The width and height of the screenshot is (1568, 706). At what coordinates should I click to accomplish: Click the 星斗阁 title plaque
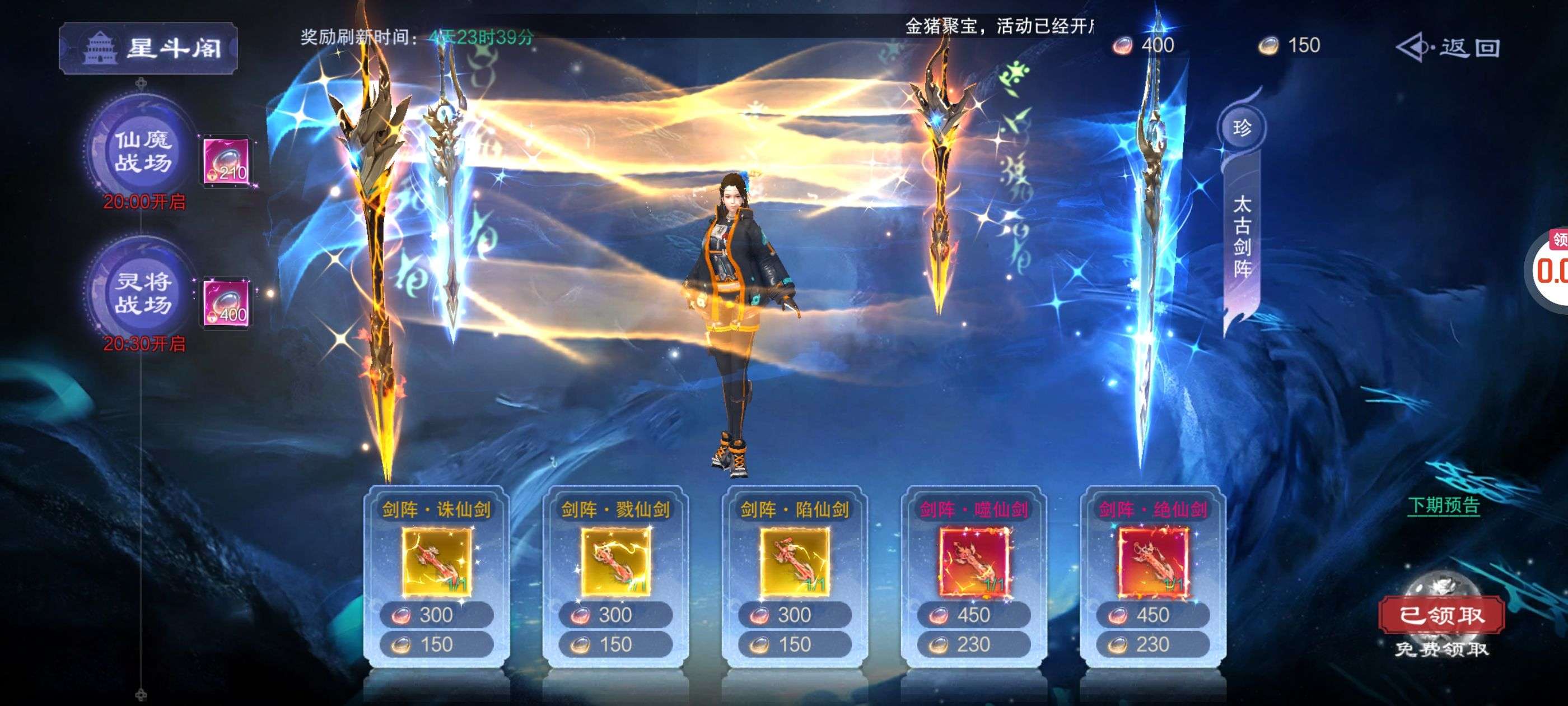(x=148, y=48)
